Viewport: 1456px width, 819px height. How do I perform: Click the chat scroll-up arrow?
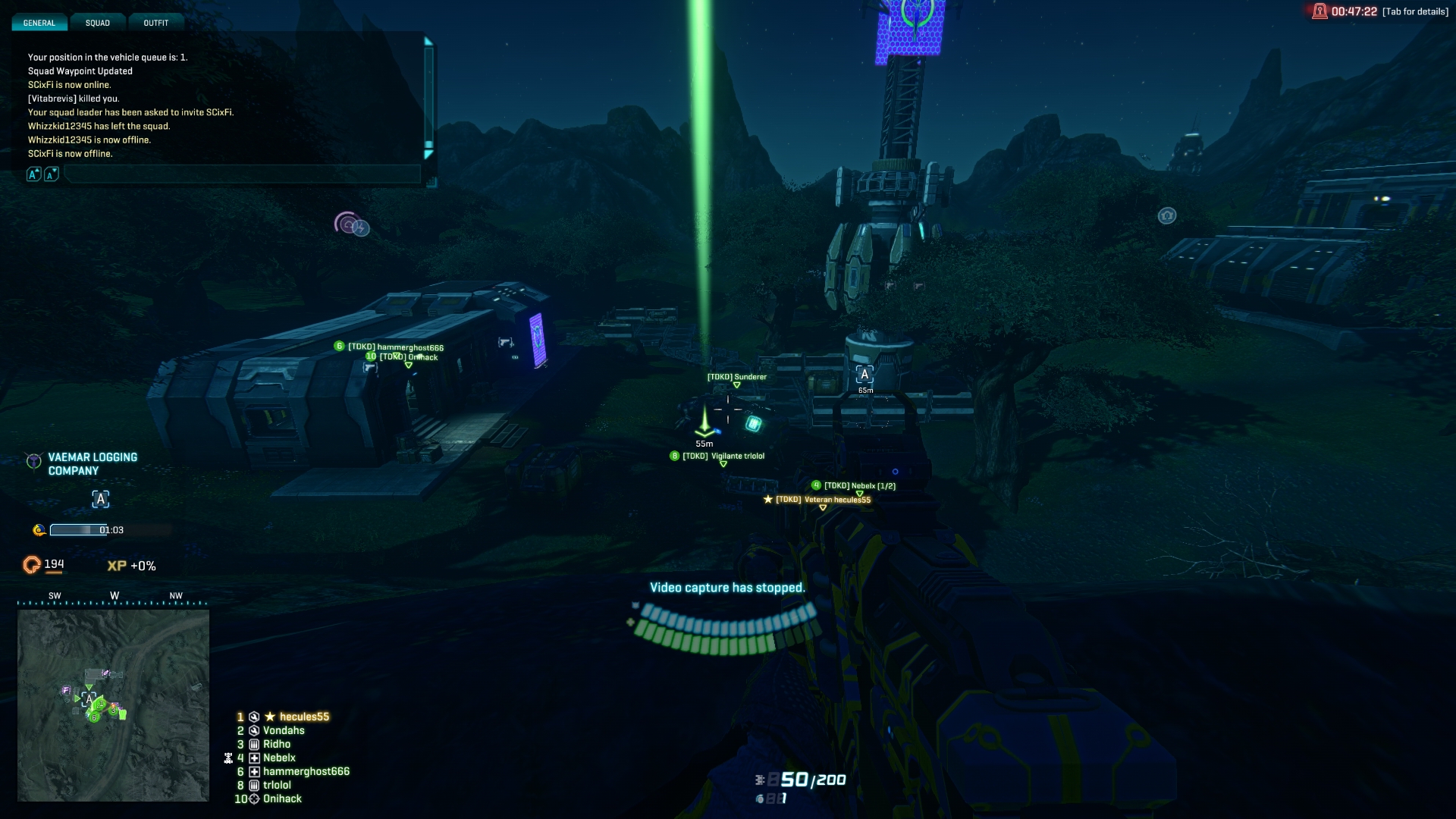pyautogui.click(x=428, y=42)
